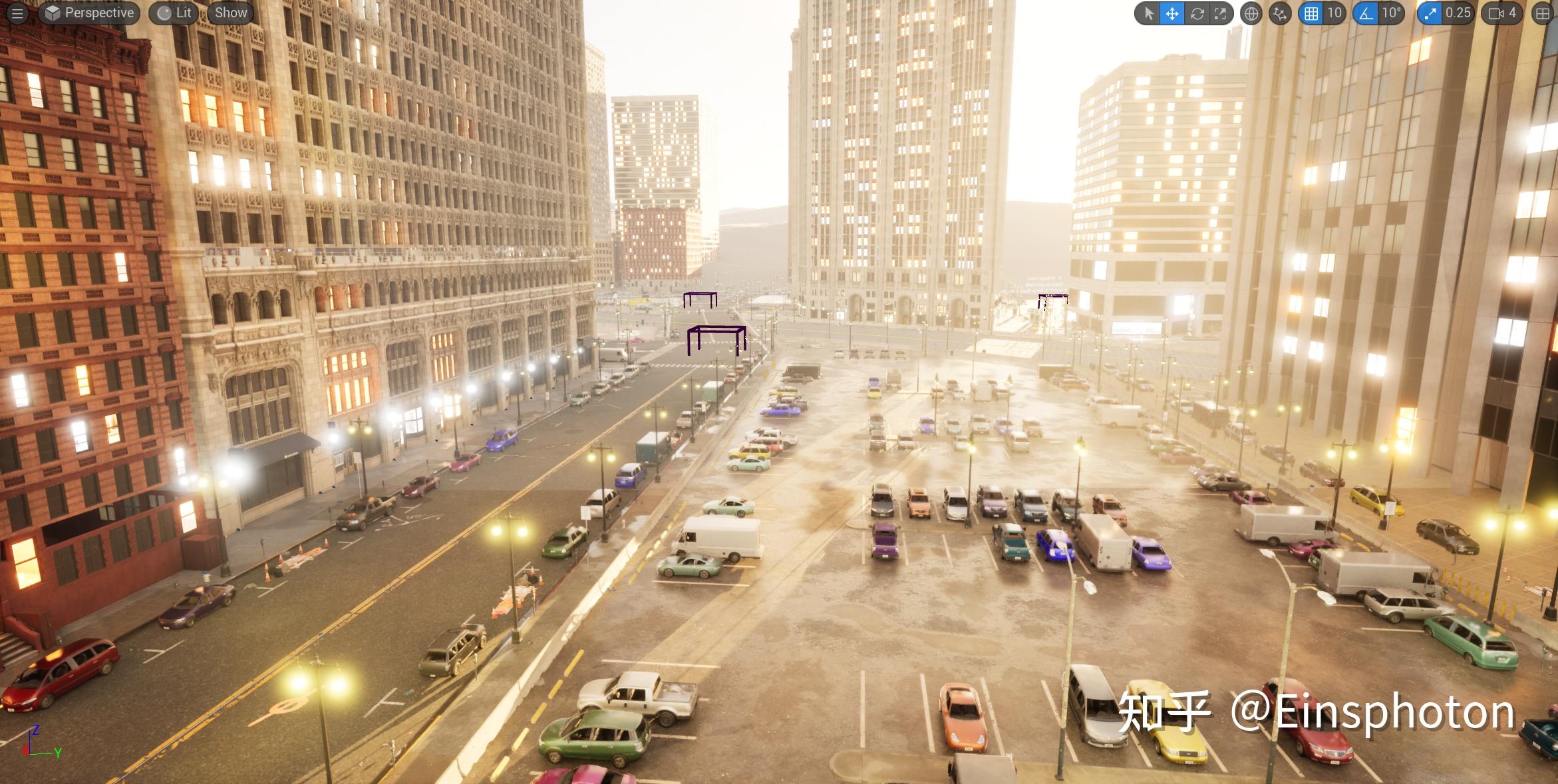This screenshot has height=784, width=1558.
Task: Toggle scale snapping icon
Action: 1429,13
